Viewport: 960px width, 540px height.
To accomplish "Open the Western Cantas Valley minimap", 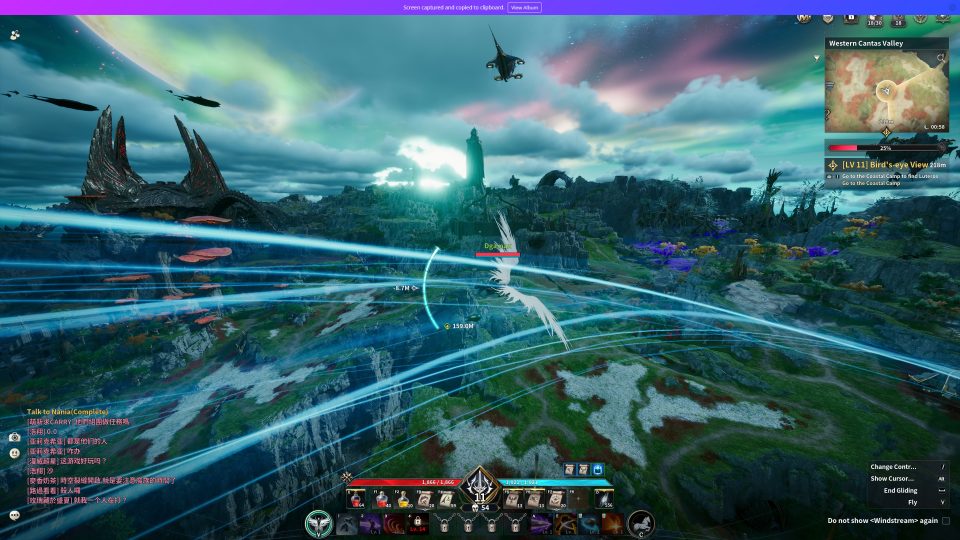I will 886,90.
